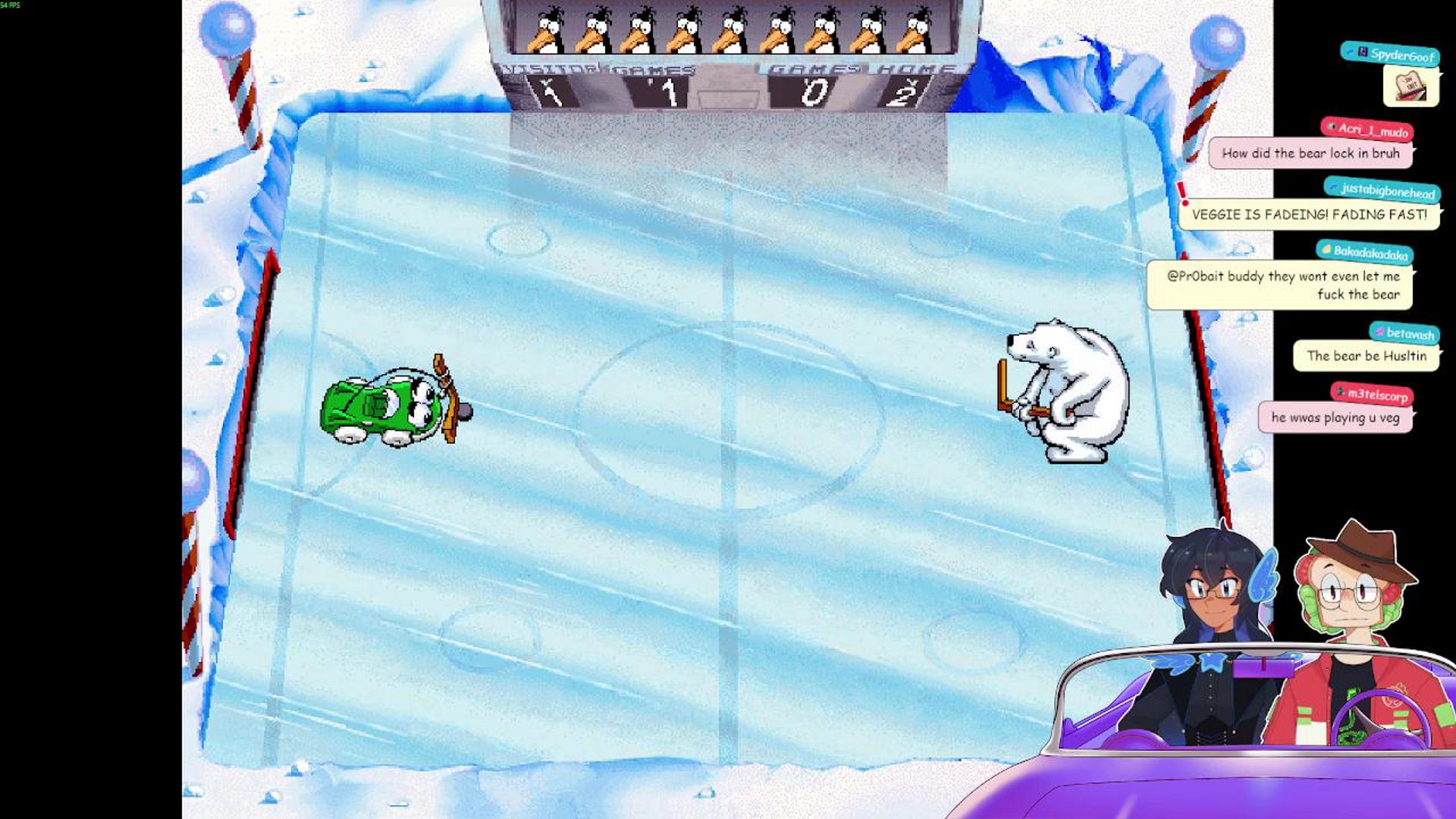Viewport: 1456px width, 819px height.
Task: Click SpyderGoof's username in the chat overlay
Action: pyautogui.click(x=1401, y=55)
